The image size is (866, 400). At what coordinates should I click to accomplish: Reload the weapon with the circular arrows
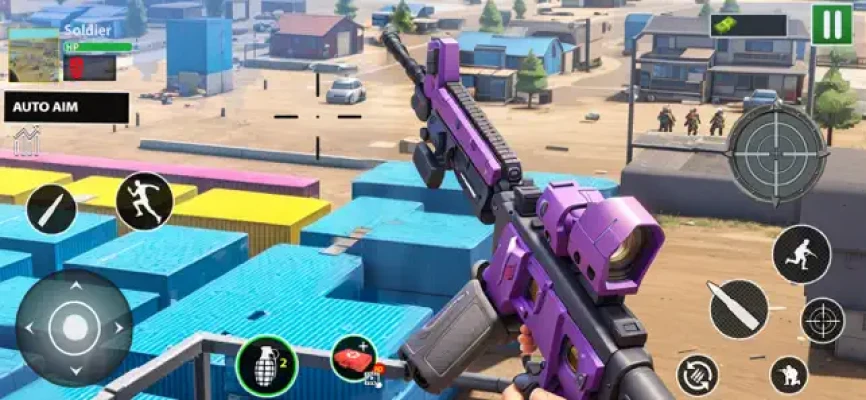(697, 375)
